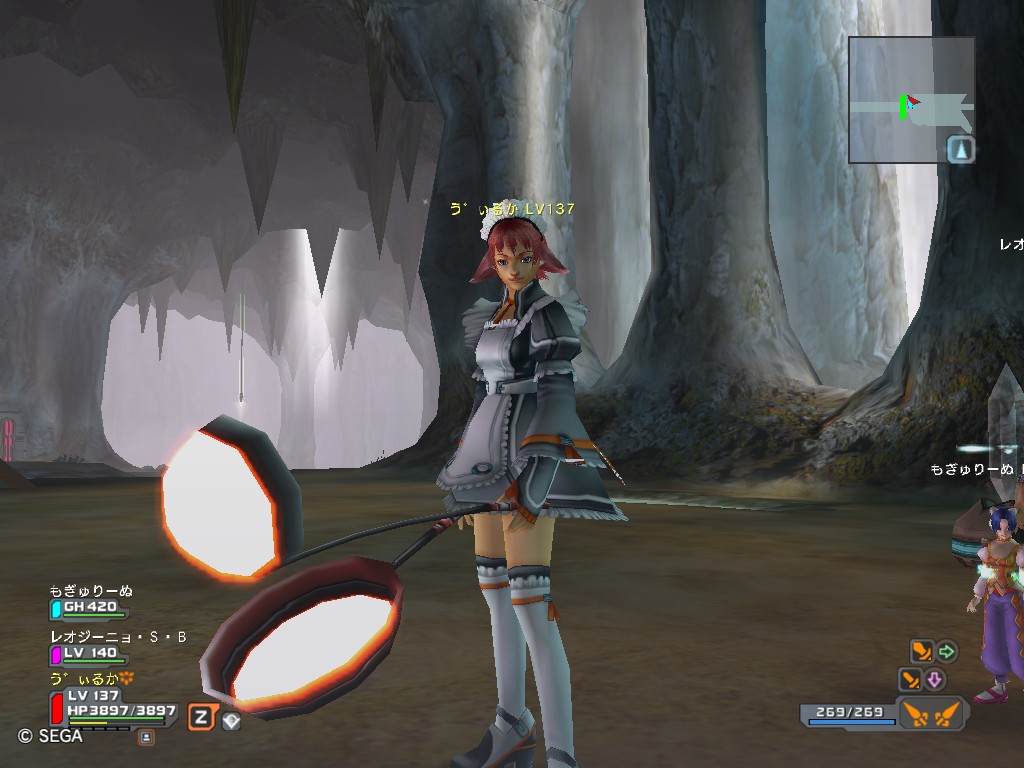The height and width of the screenshot is (768, 1024).
Task: Click the orange Z icon
Action: 202,716
